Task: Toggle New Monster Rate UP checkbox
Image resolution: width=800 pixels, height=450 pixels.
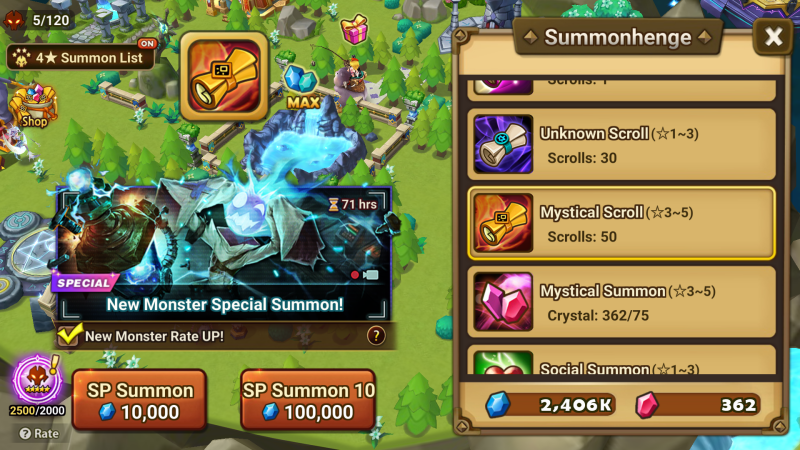Action: [x=70, y=336]
